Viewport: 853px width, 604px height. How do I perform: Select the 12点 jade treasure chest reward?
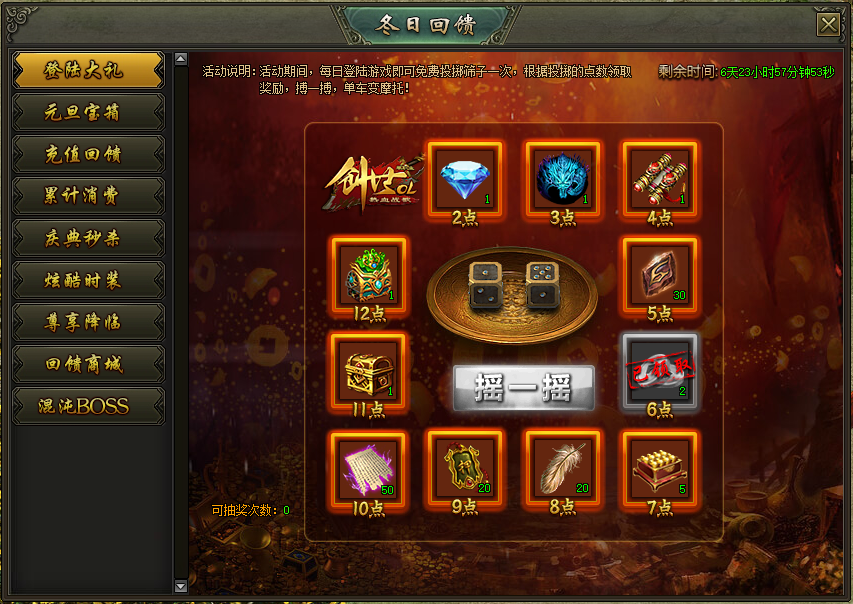[367, 273]
